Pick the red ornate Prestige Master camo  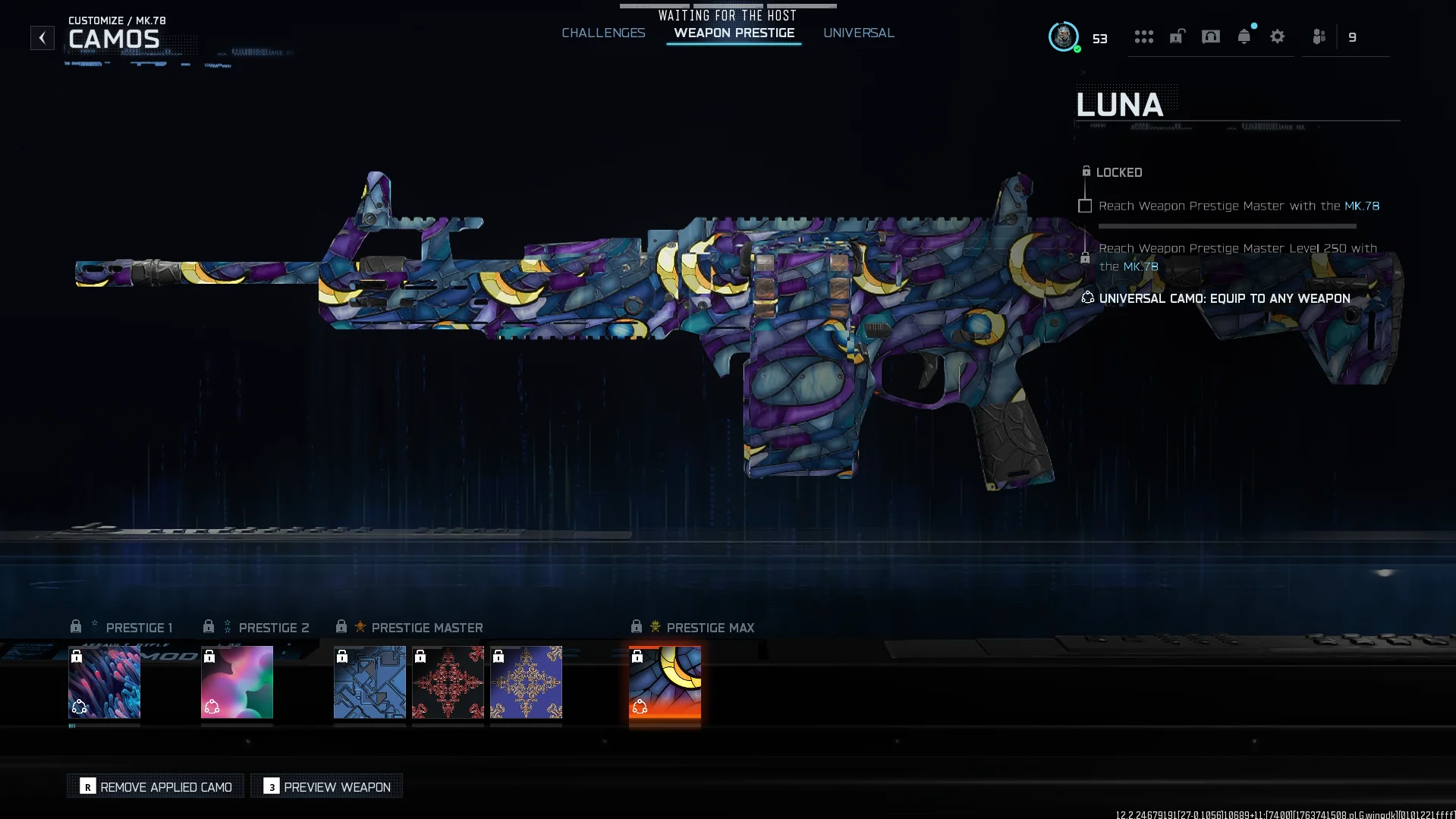(448, 682)
